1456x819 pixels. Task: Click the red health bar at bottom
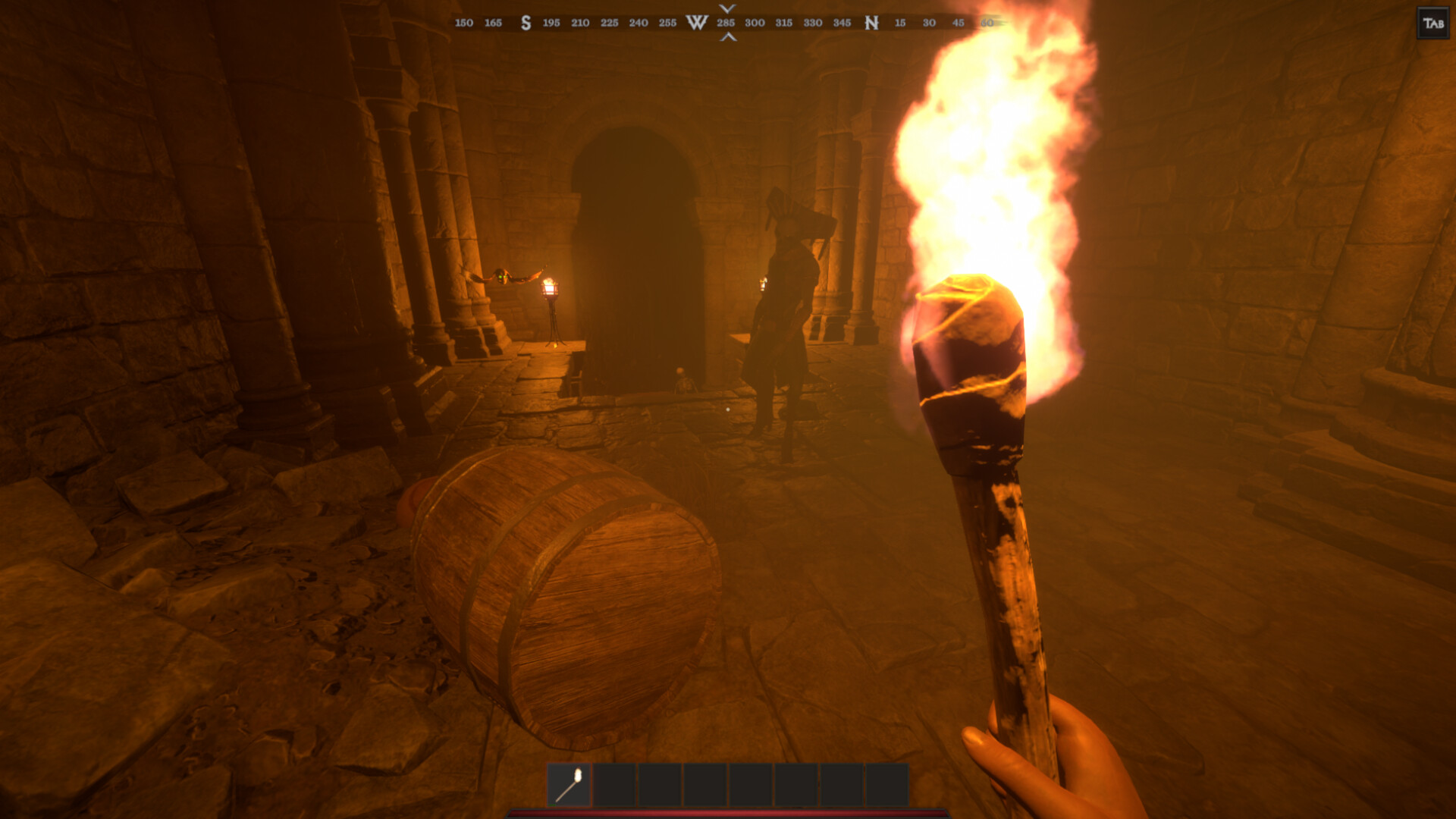coord(728,815)
